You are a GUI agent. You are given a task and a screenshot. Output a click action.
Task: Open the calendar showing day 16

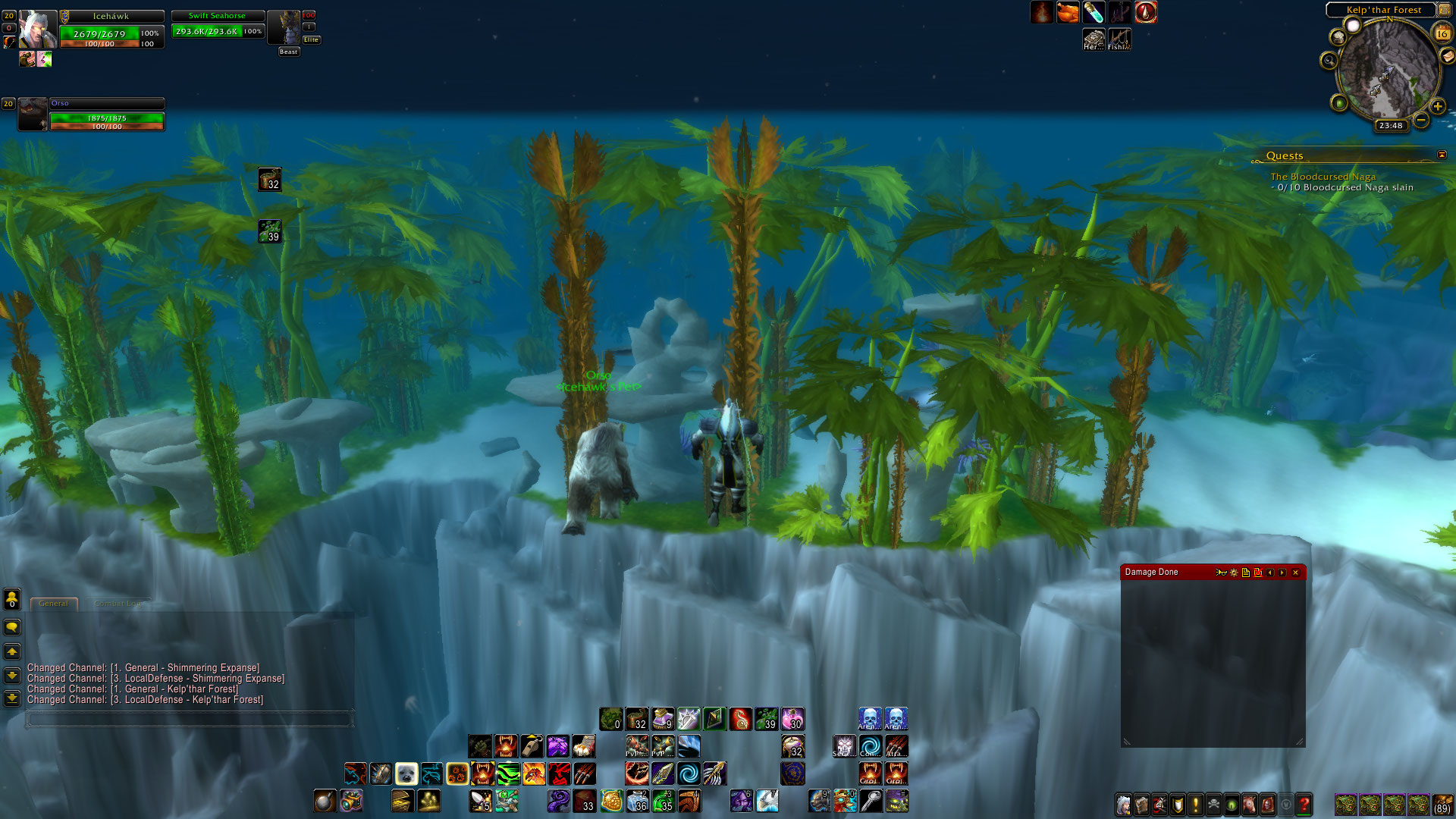coord(1442,33)
